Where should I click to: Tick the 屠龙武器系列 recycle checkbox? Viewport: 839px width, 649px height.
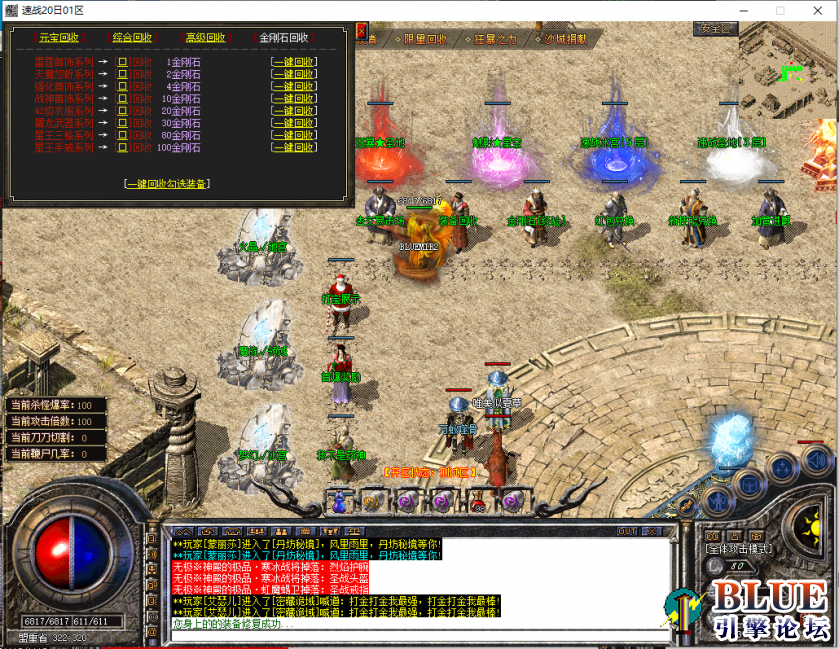[x=123, y=123]
